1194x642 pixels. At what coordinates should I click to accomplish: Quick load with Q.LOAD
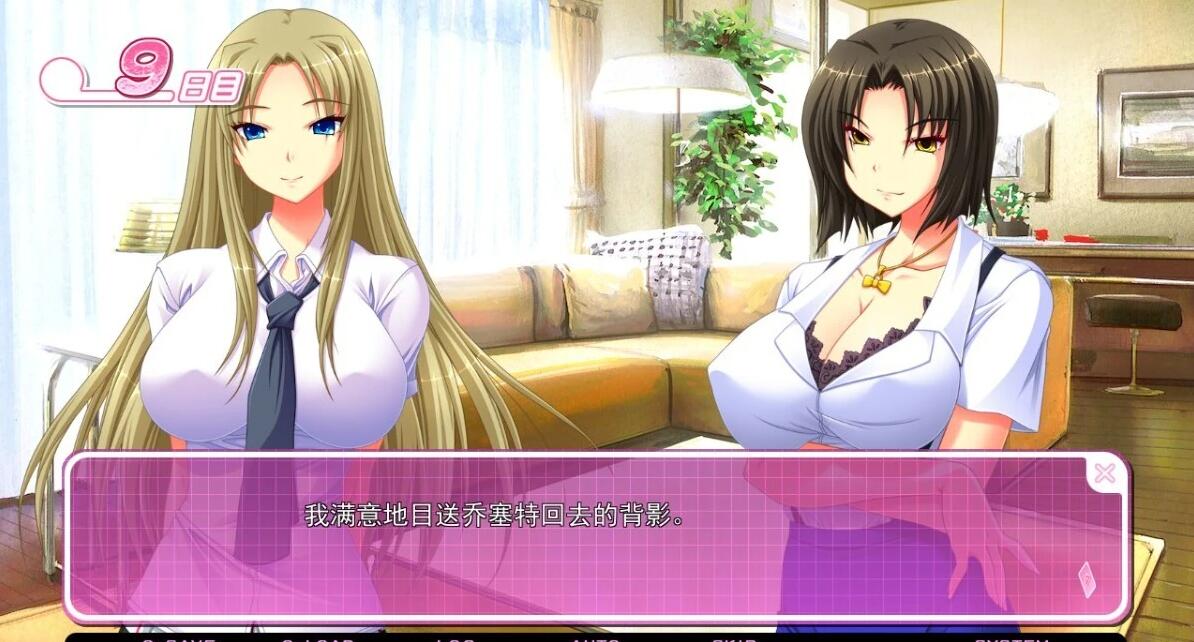[x=318, y=638]
